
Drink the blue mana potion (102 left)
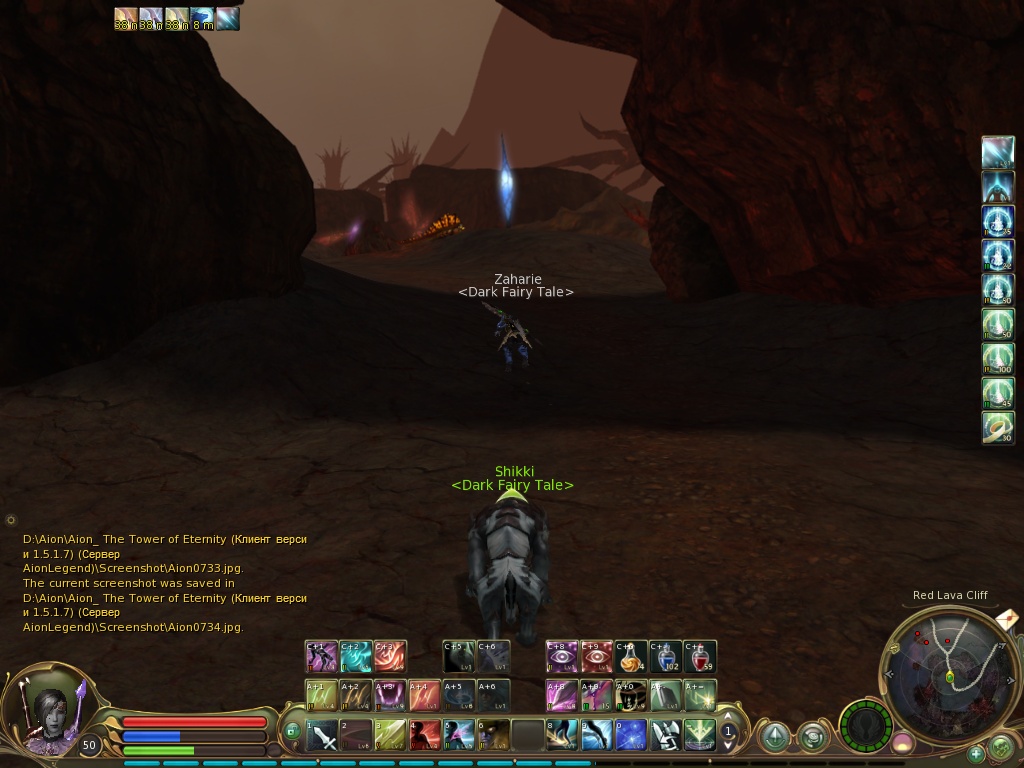pos(666,657)
